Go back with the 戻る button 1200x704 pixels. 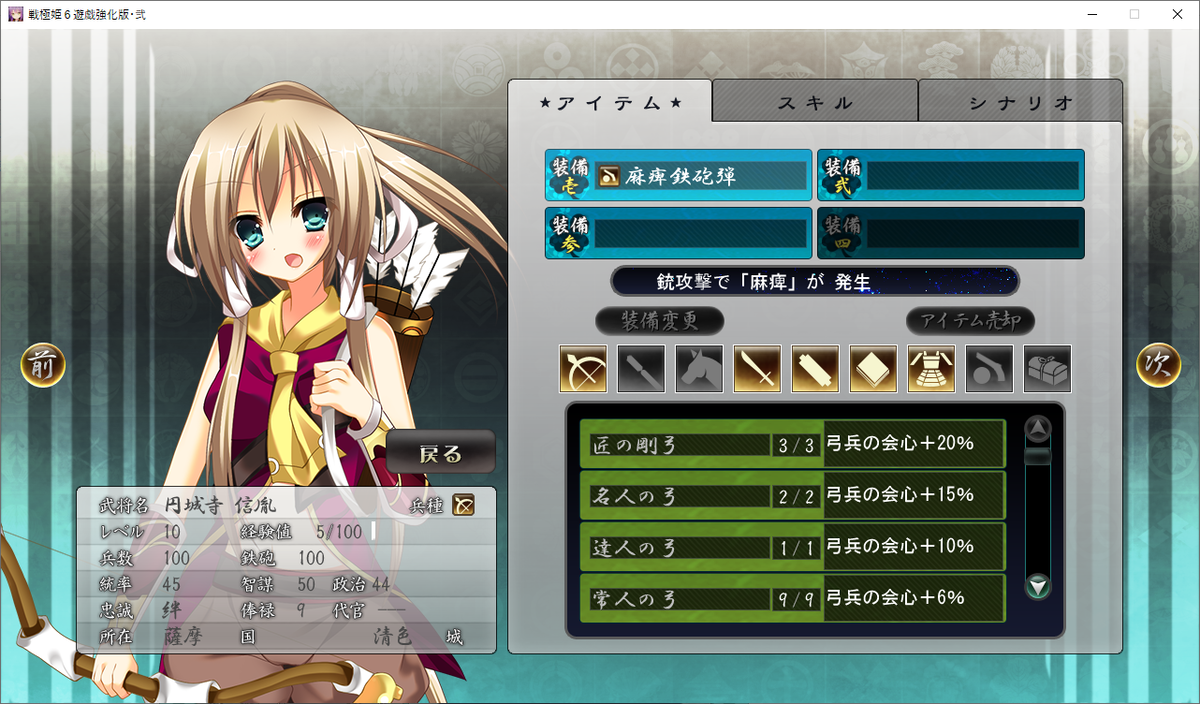pyautogui.click(x=441, y=453)
